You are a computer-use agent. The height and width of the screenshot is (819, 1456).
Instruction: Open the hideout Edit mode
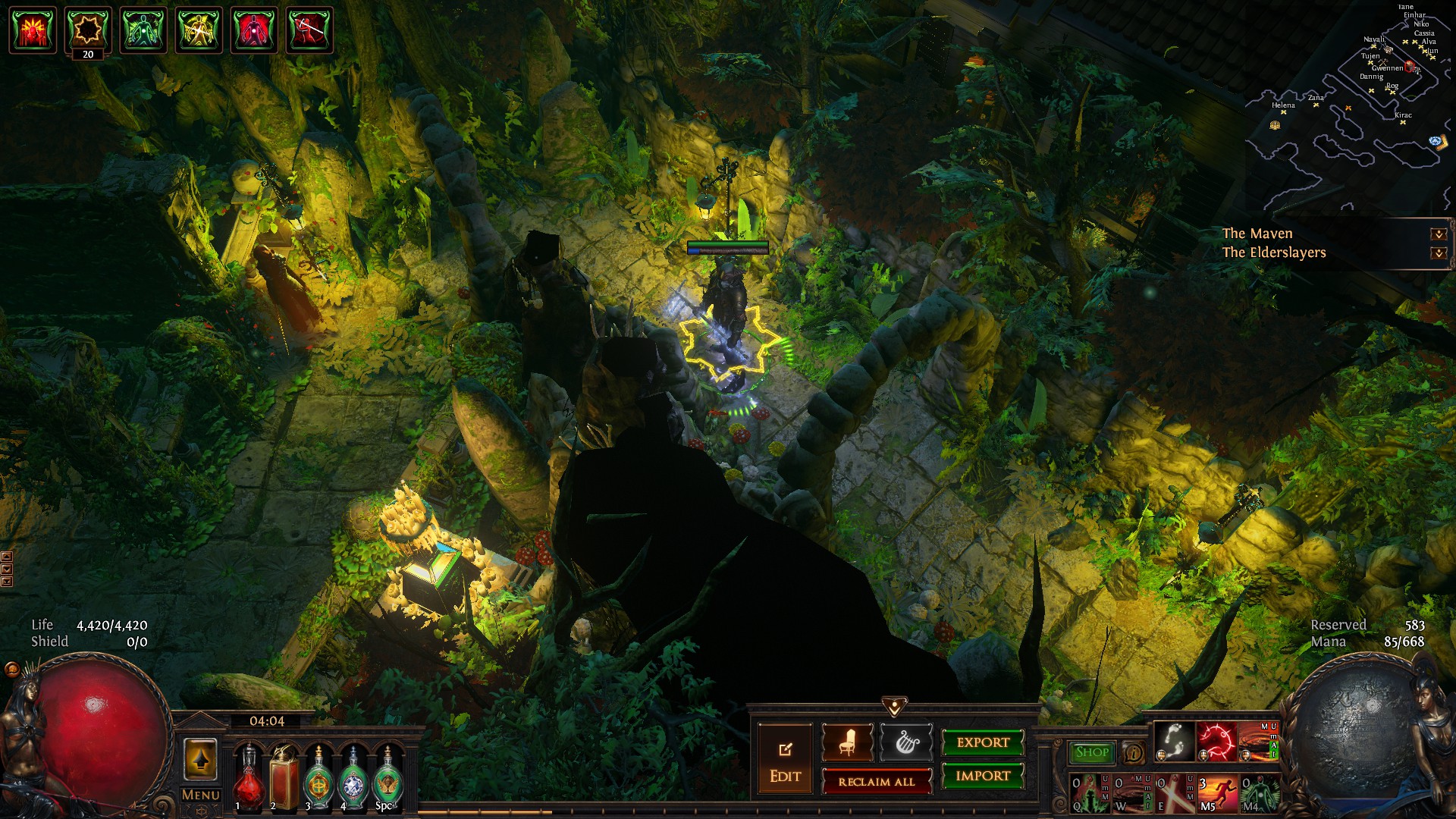(x=785, y=760)
